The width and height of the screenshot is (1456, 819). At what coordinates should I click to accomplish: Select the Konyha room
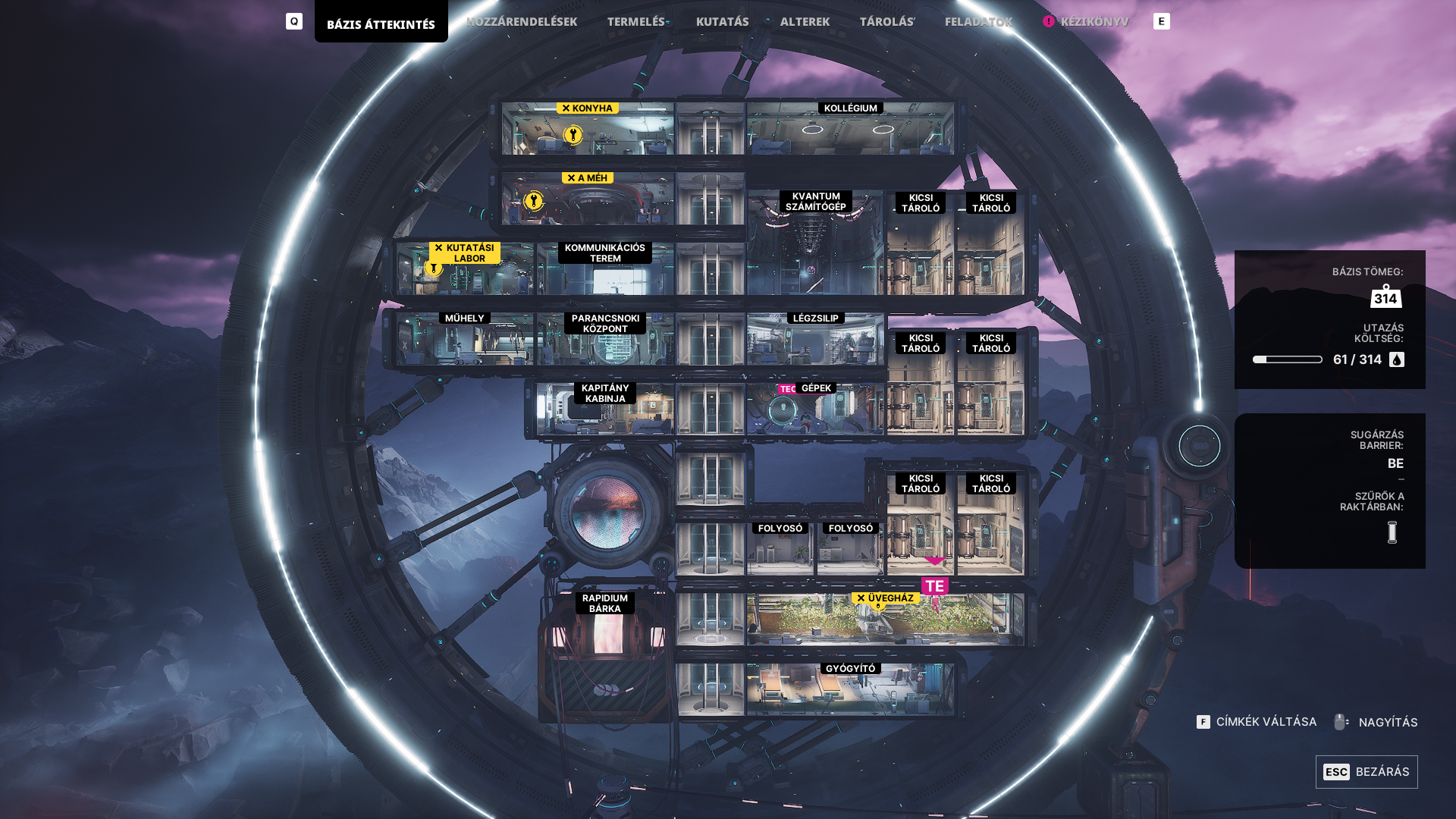point(588,130)
